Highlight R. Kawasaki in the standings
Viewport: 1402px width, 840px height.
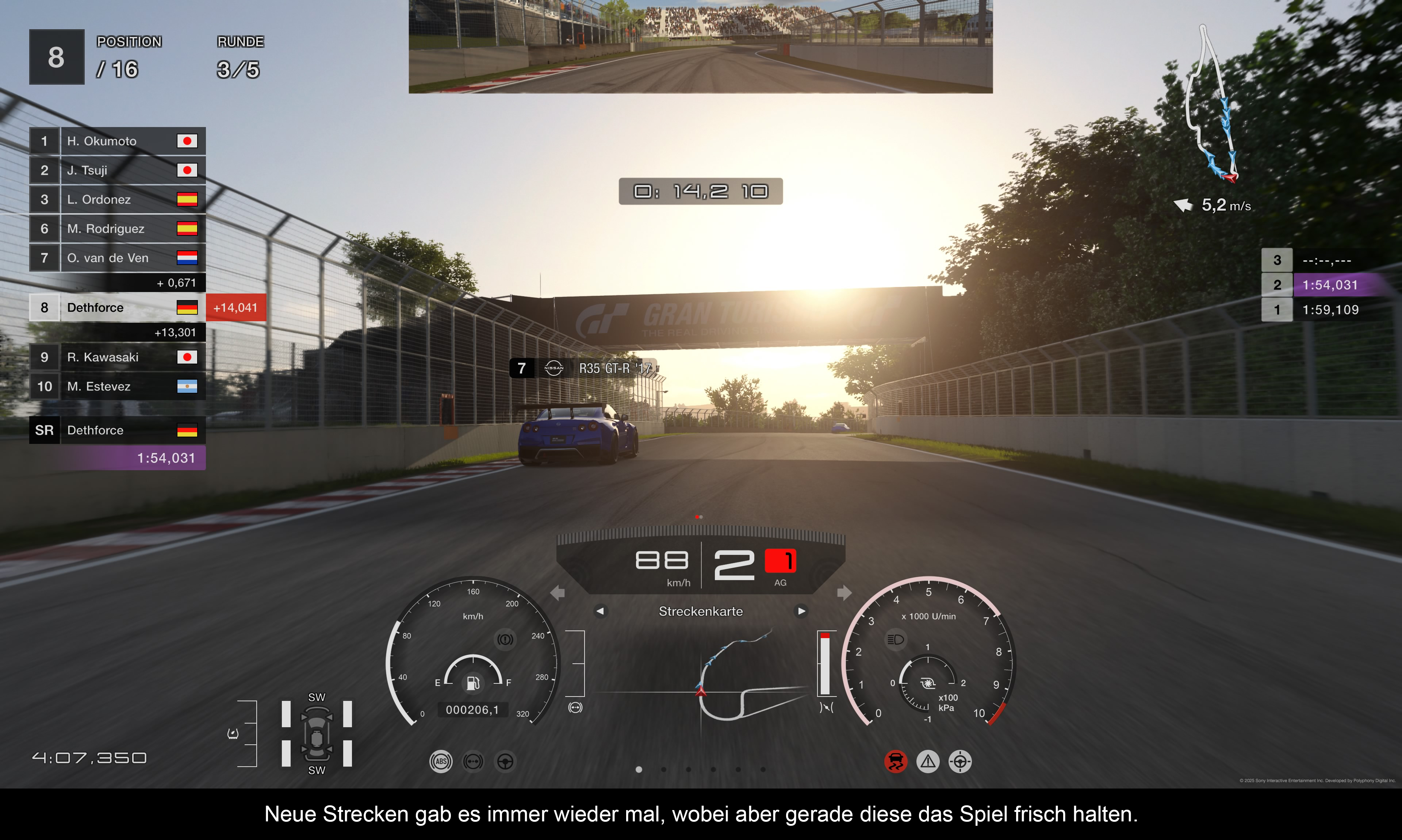pyautogui.click(x=117, y=357)
